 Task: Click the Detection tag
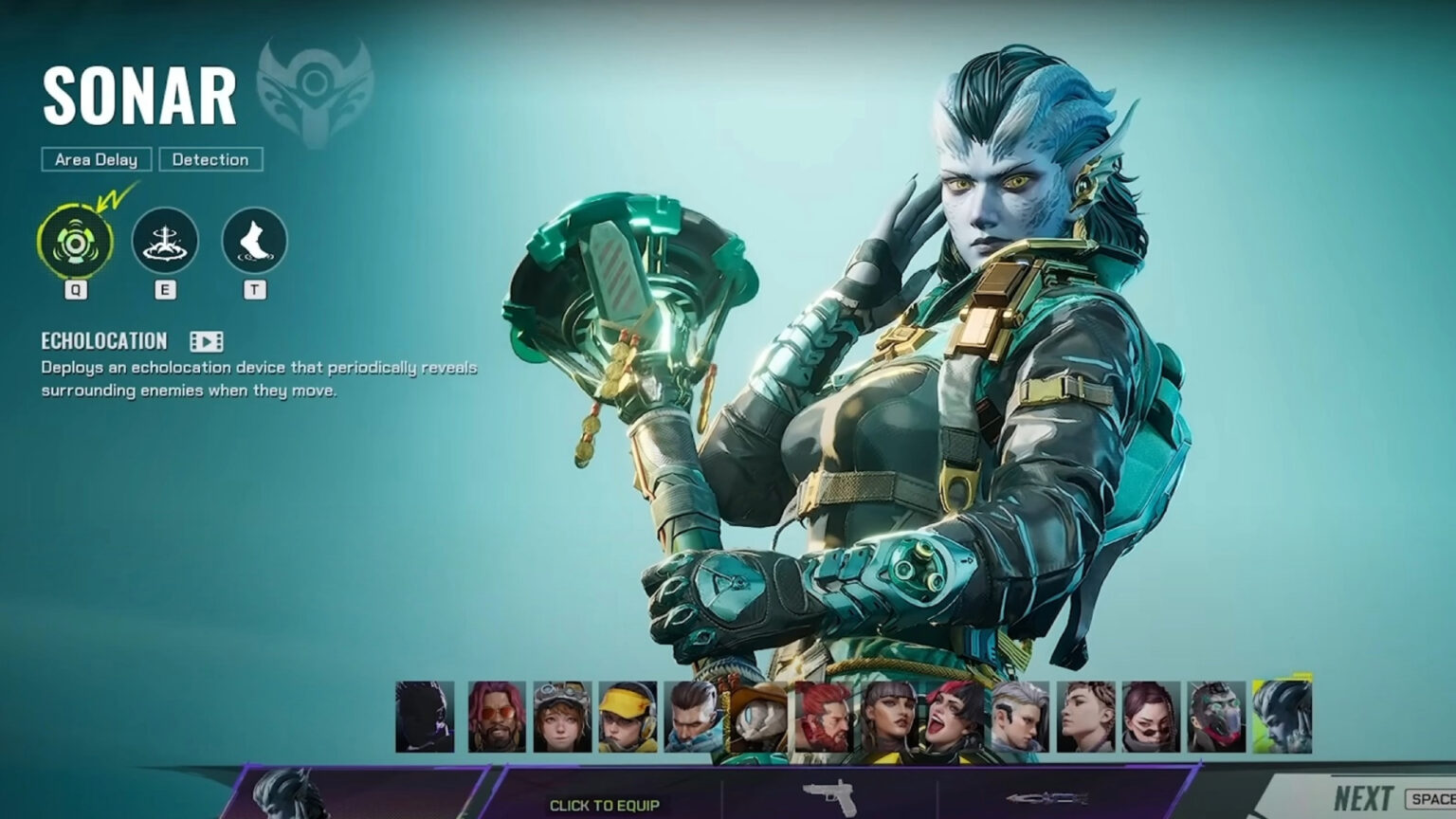[x=211, y=159]
